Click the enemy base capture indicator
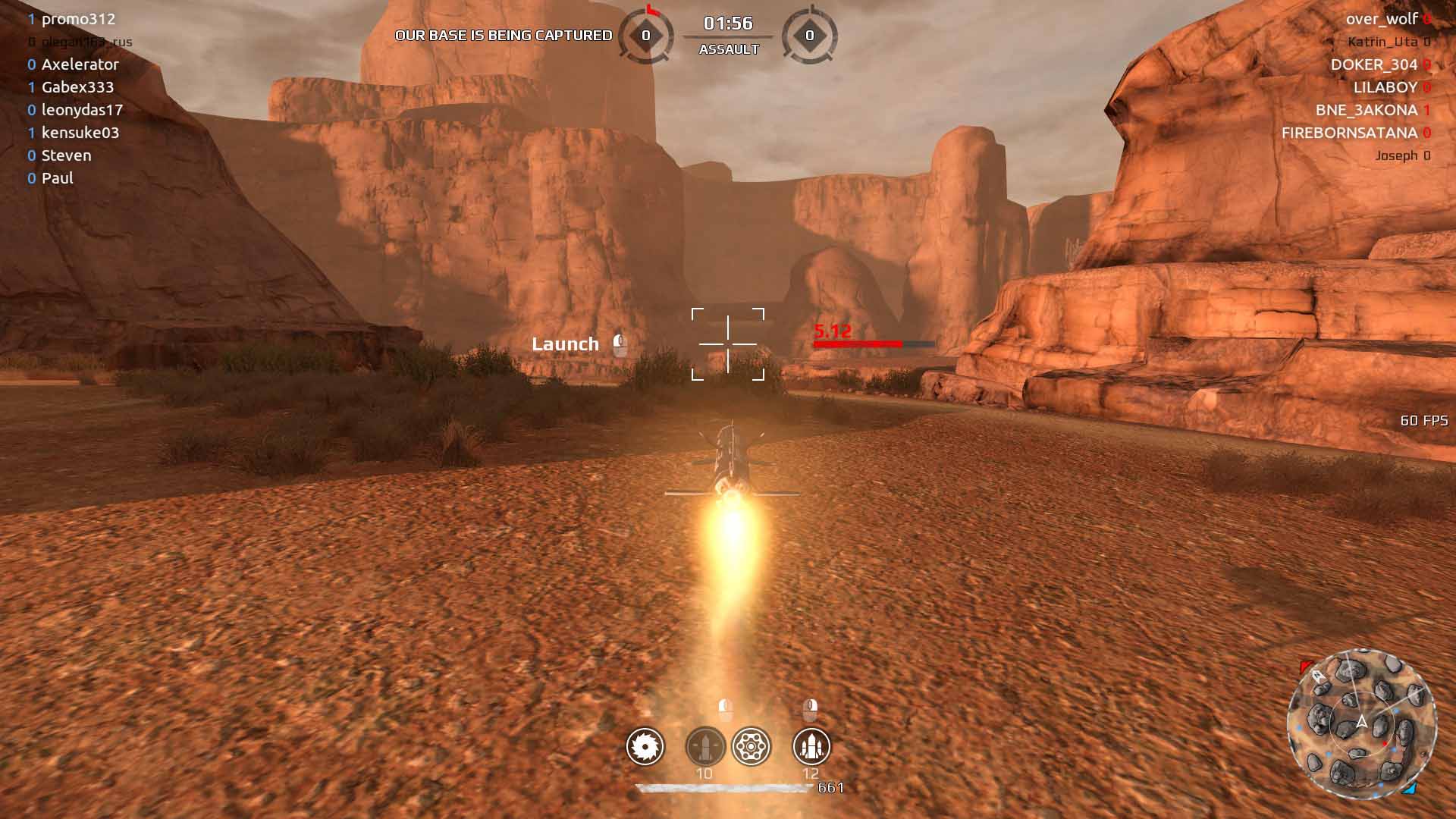Screen dimensions: 1456x819 (809, 35)
